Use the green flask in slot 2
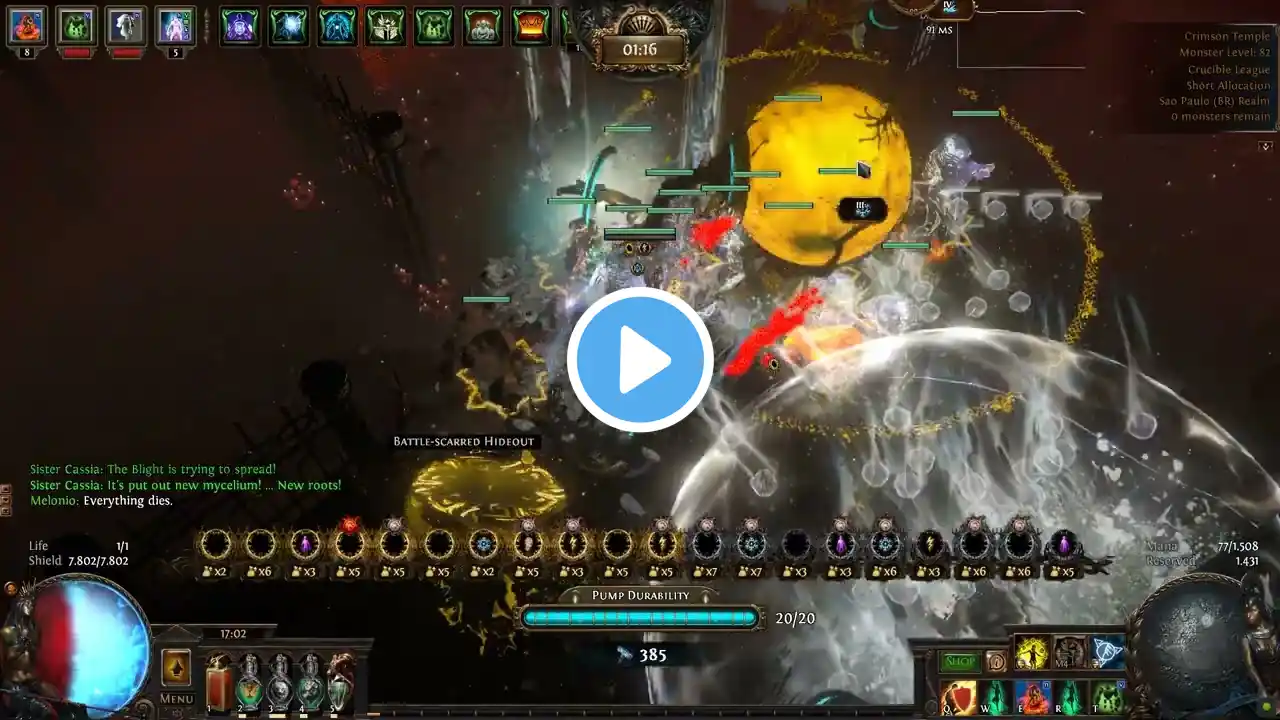This screenshot has height=720, width=1280. [x=249, y=683]
